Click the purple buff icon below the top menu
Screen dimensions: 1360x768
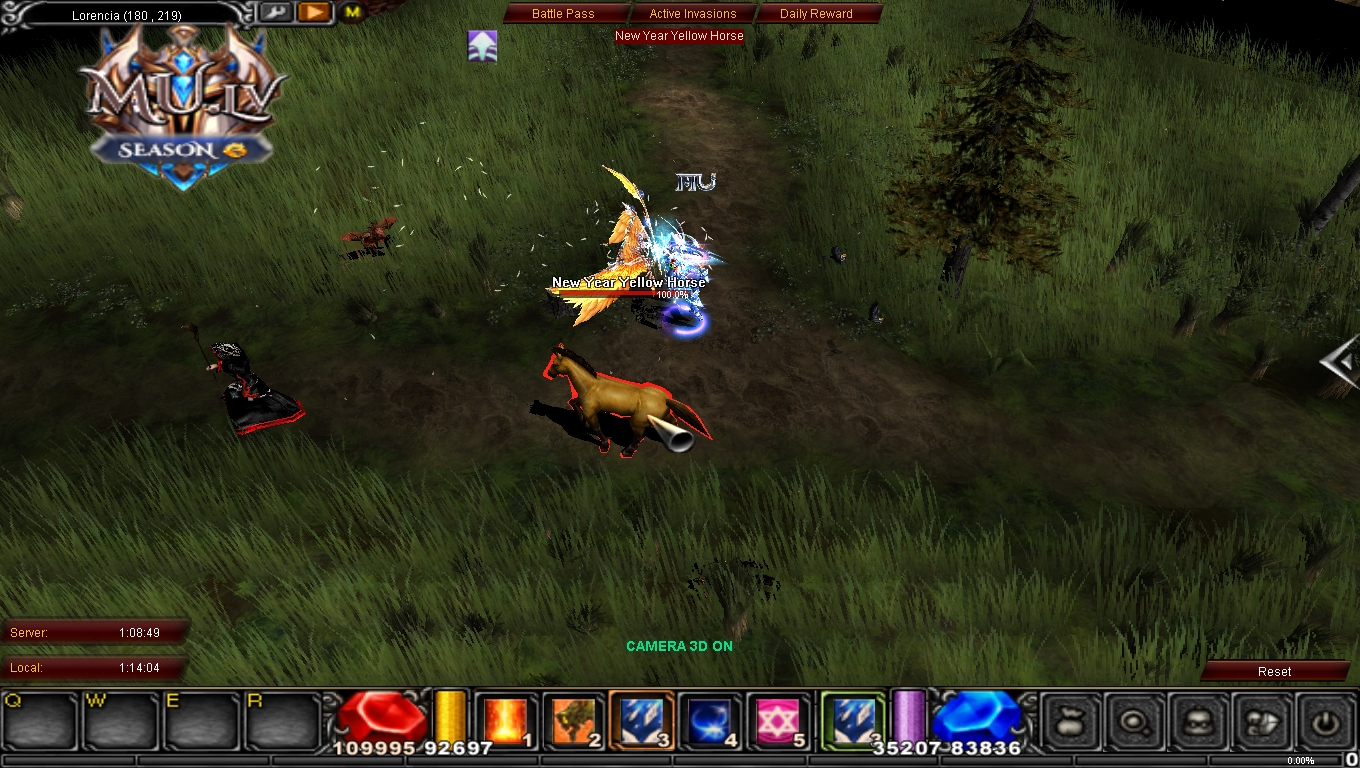482,46
